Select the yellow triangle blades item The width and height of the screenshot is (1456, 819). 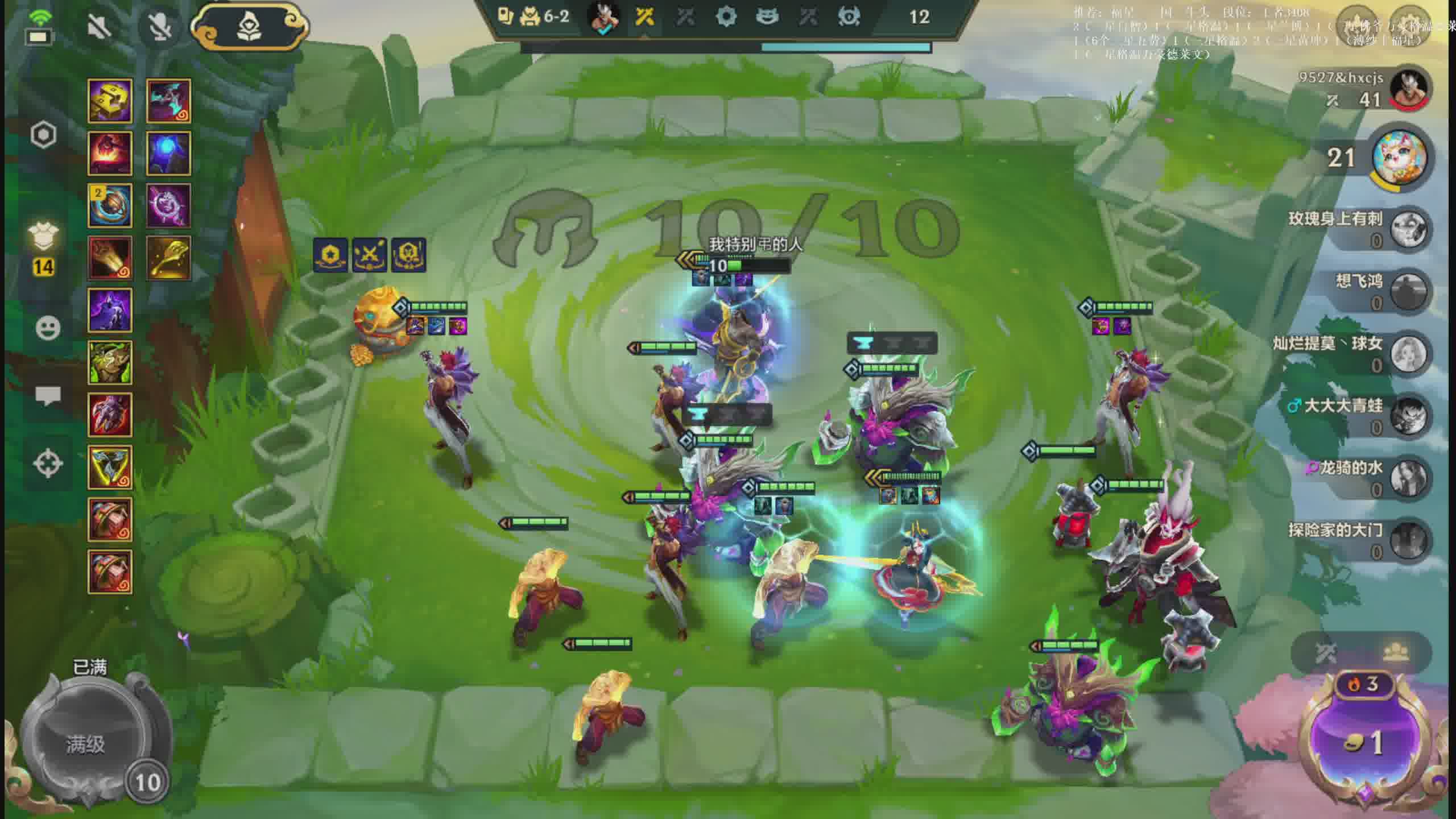(x=110, y=468)
